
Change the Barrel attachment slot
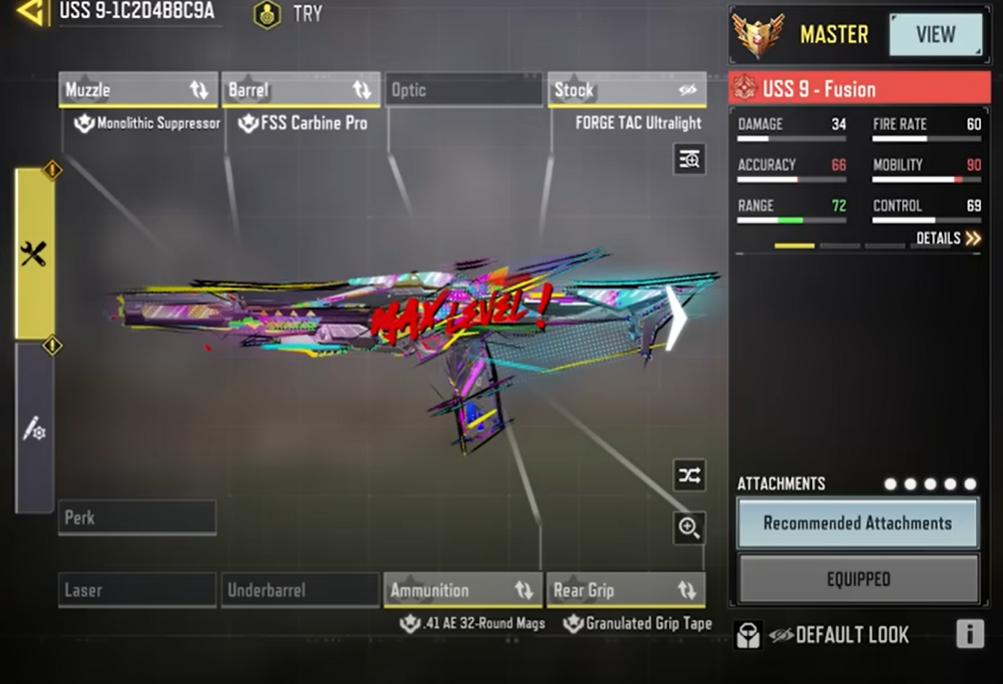point(300,90)
